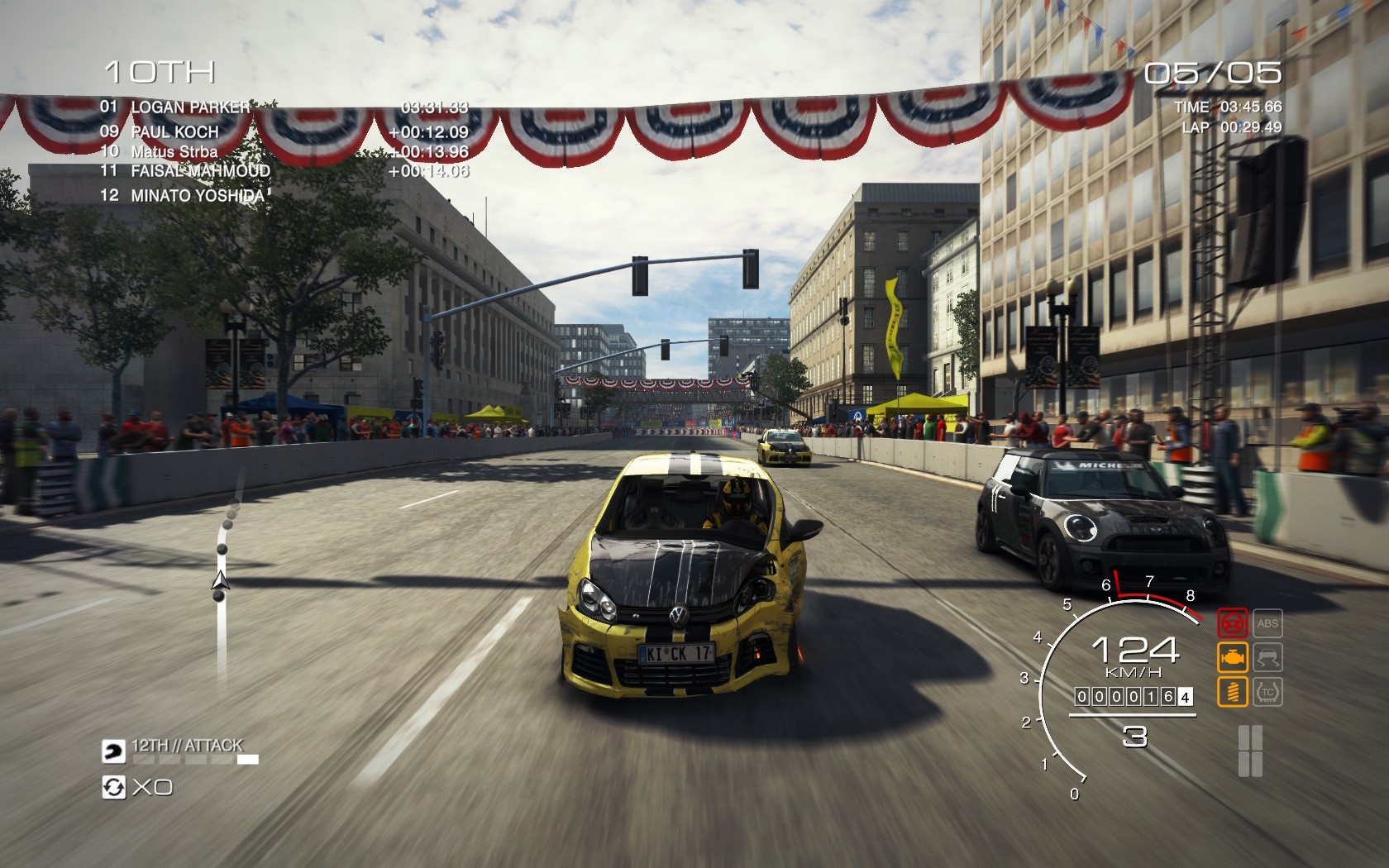Choose Paul Koch in the standings
The height and width of the screenshot is (868, 1389).
(x=175, y=131)
